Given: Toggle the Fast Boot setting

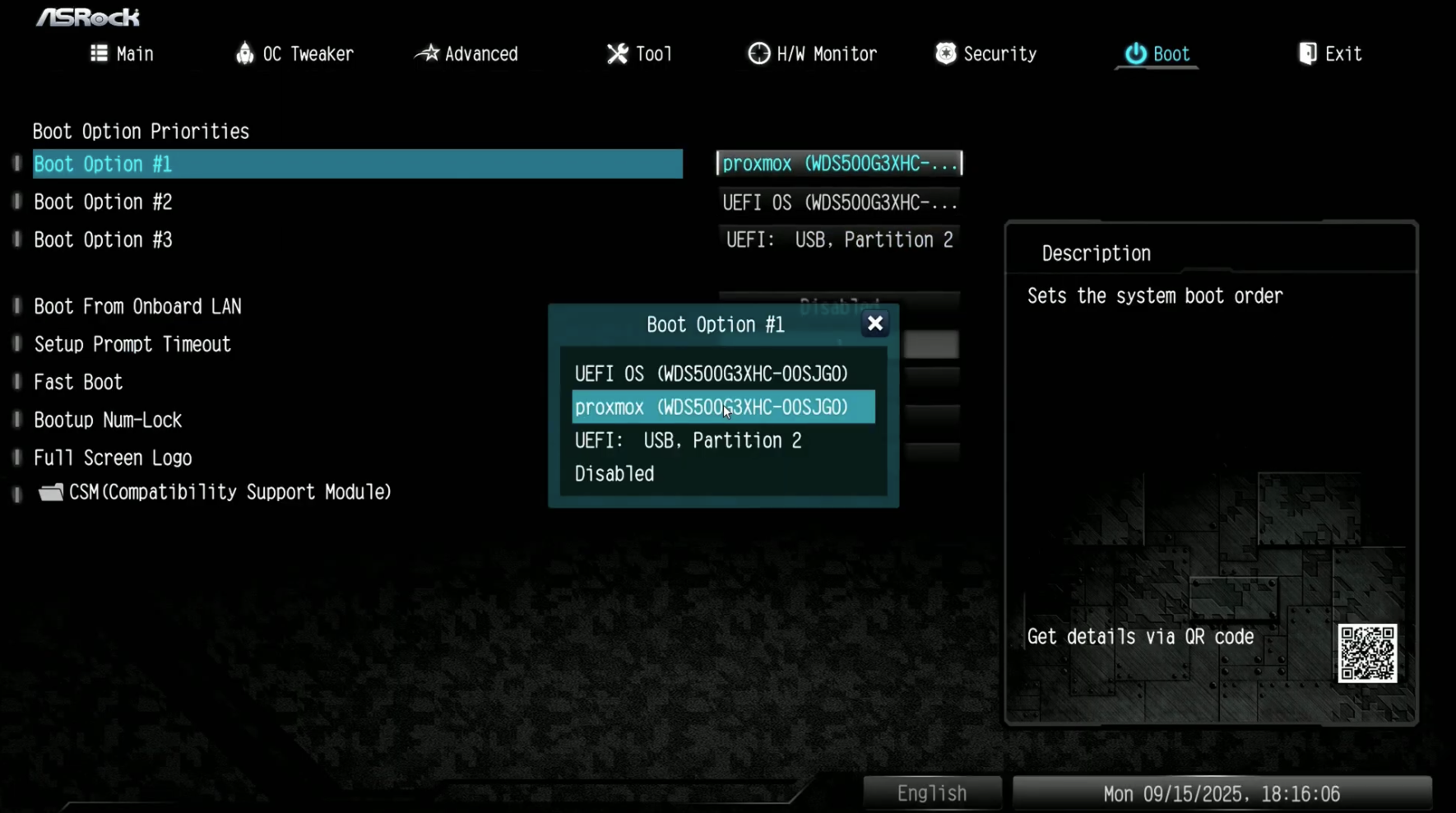Looking at the screenshot, I should (x=78, y=381).
